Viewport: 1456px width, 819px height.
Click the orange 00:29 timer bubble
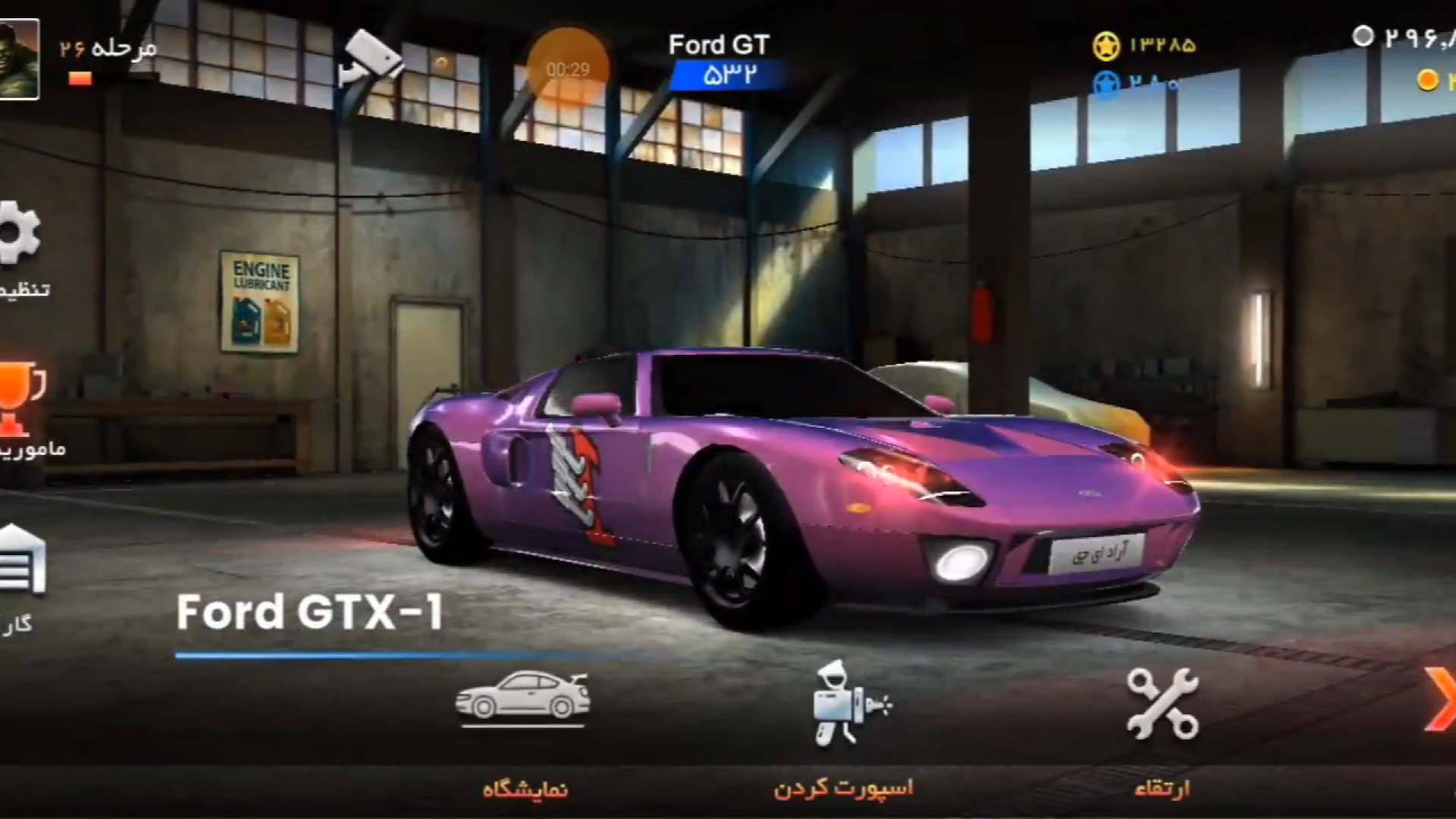click(567, 69)
